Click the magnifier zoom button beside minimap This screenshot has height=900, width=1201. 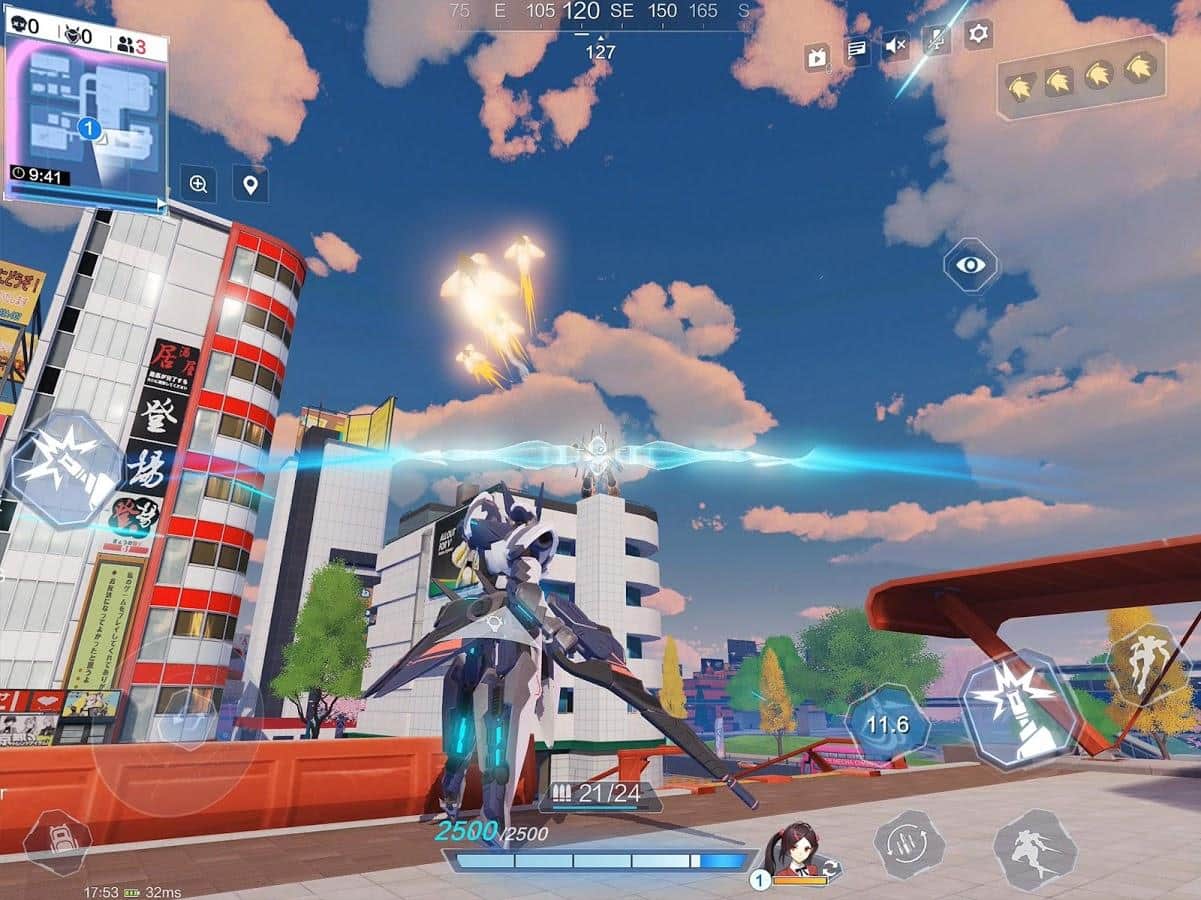point(198,184)
